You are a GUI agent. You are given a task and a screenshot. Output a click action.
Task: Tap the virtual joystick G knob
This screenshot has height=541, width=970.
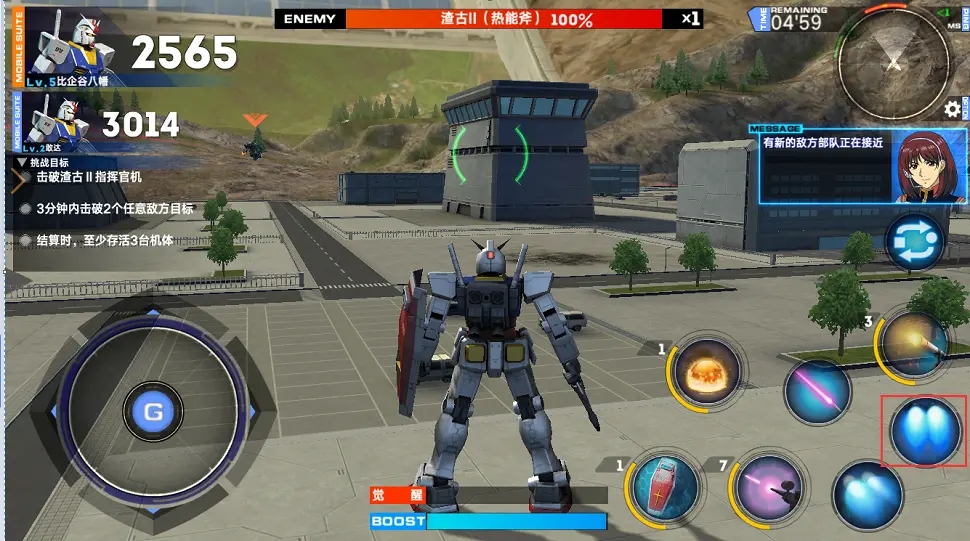click(153, 411)
